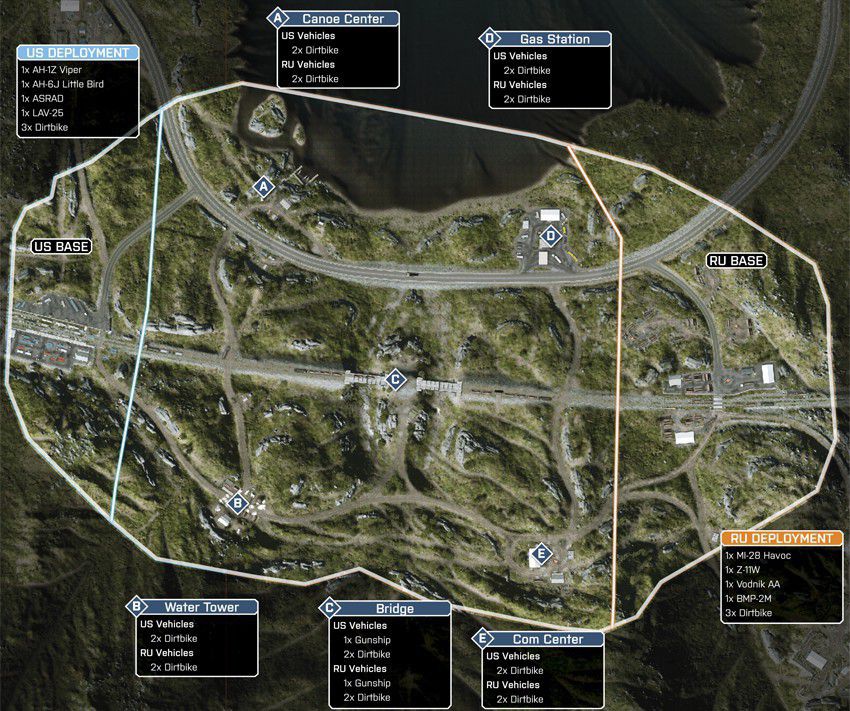Click capture point B marker
The width and height of the screenshot is (850, 711).
pyautogui.click(x=237, y=502)
